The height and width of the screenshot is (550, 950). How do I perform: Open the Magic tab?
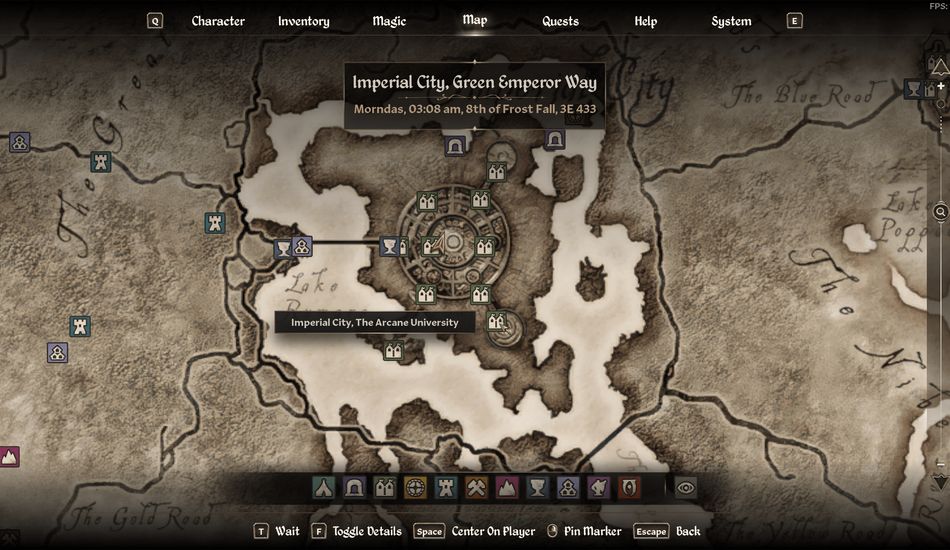(x=389, y=21)
